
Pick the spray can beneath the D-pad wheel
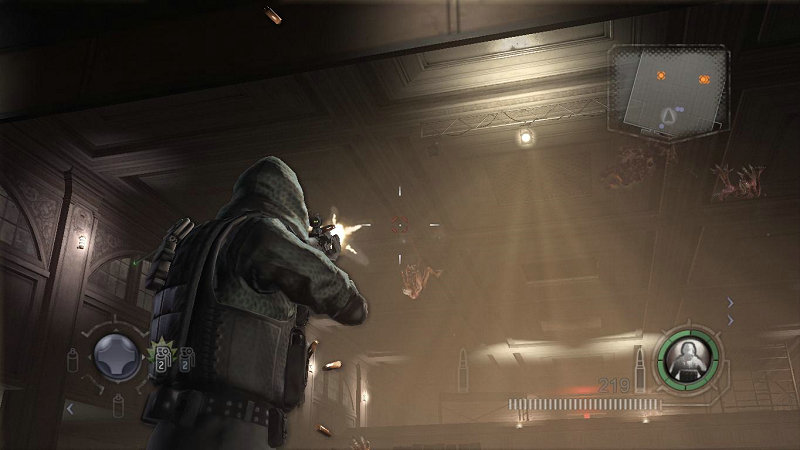click(117, 404)
